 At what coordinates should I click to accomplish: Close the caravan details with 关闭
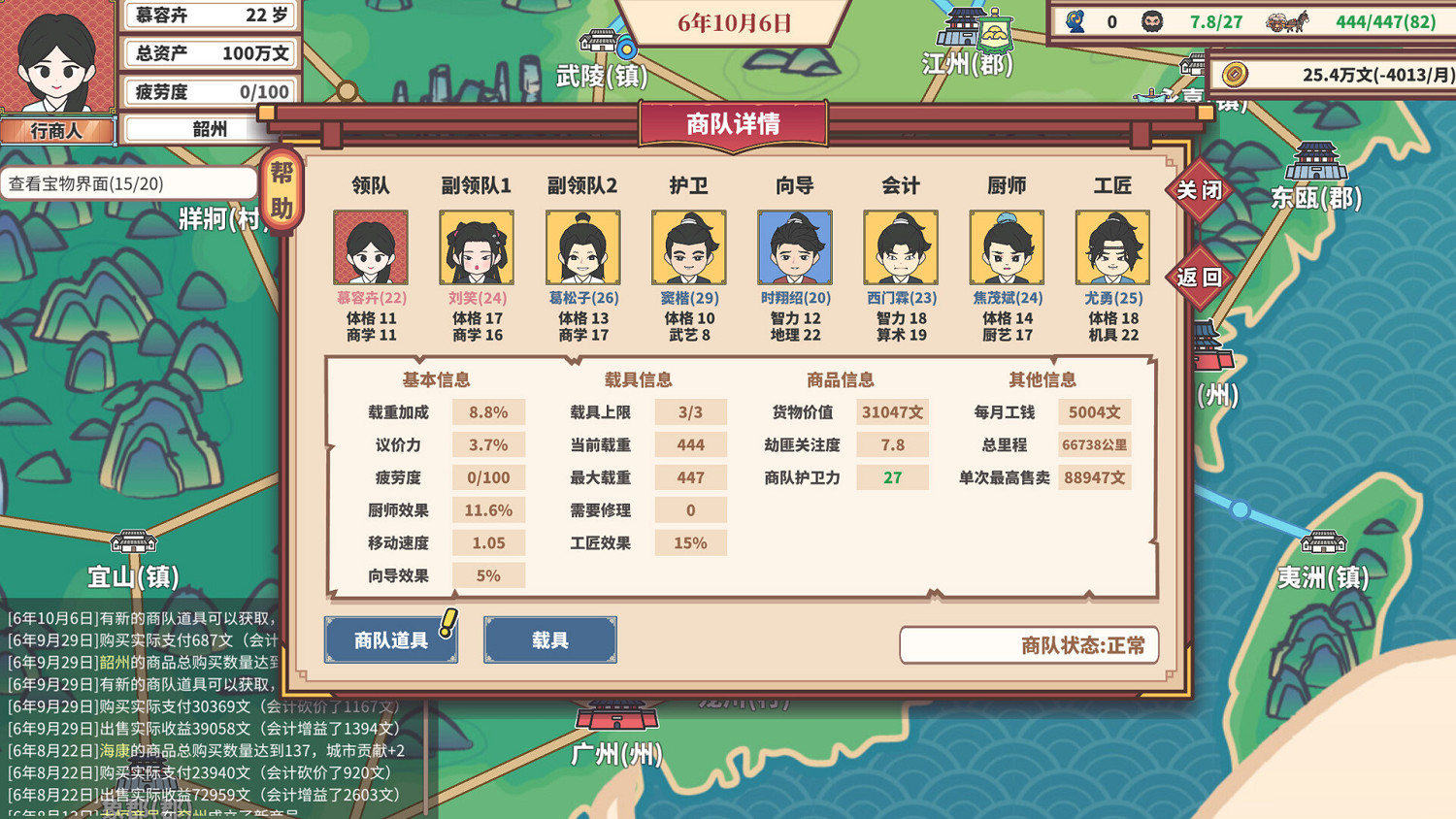tap(1199, 191)
